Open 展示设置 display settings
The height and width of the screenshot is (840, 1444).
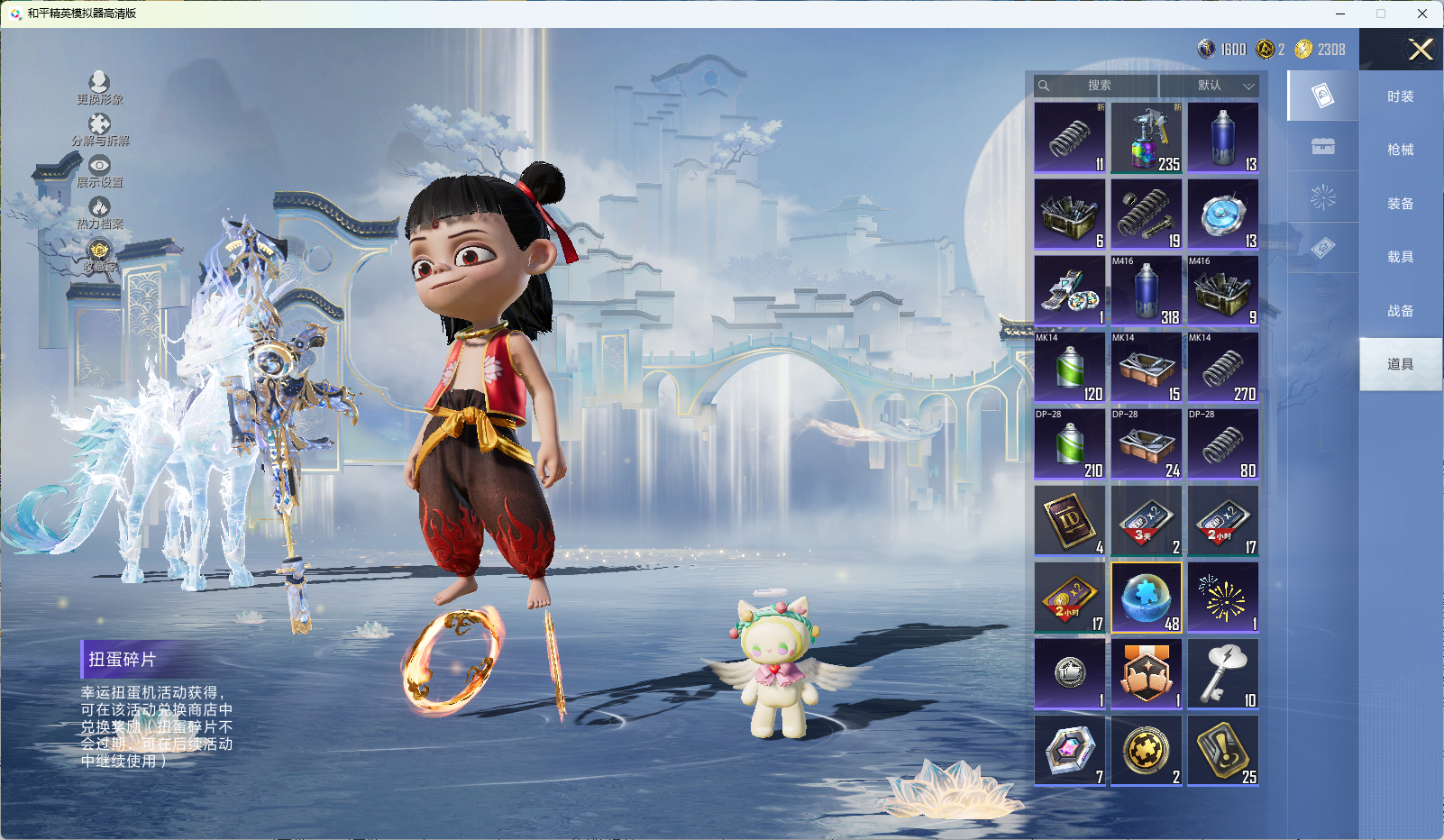99,171
